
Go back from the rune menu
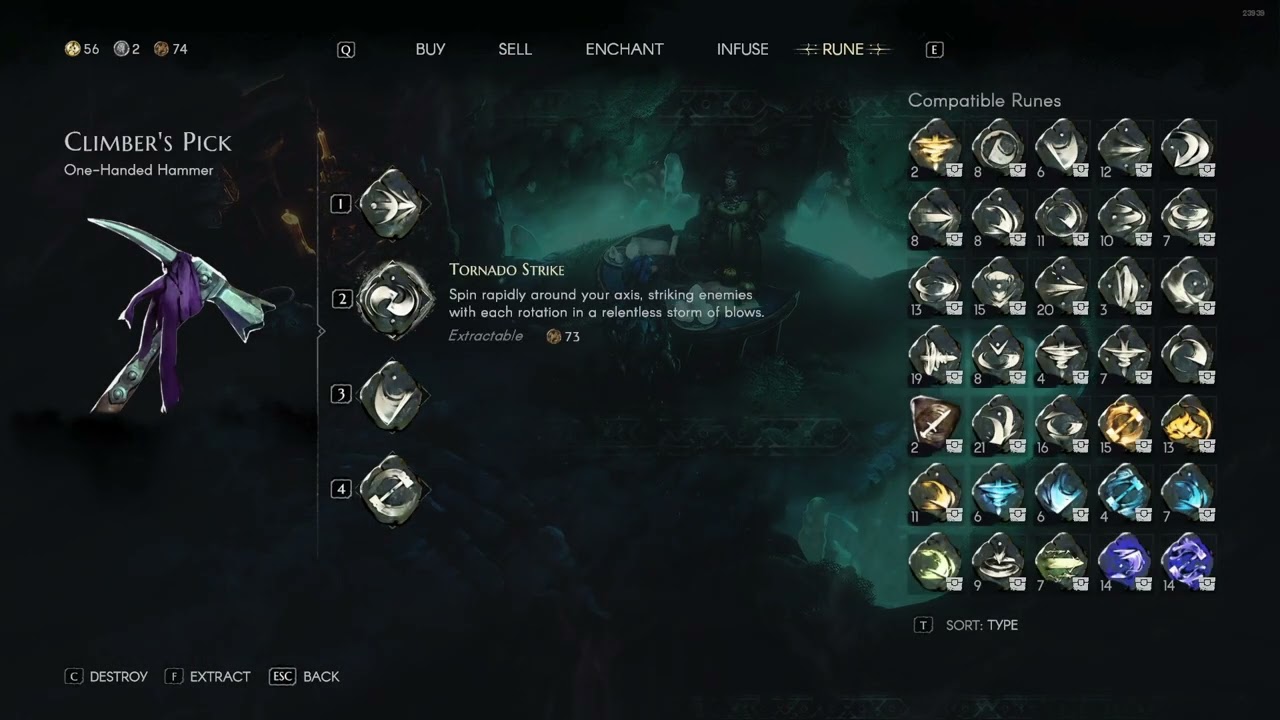[306, 677]
